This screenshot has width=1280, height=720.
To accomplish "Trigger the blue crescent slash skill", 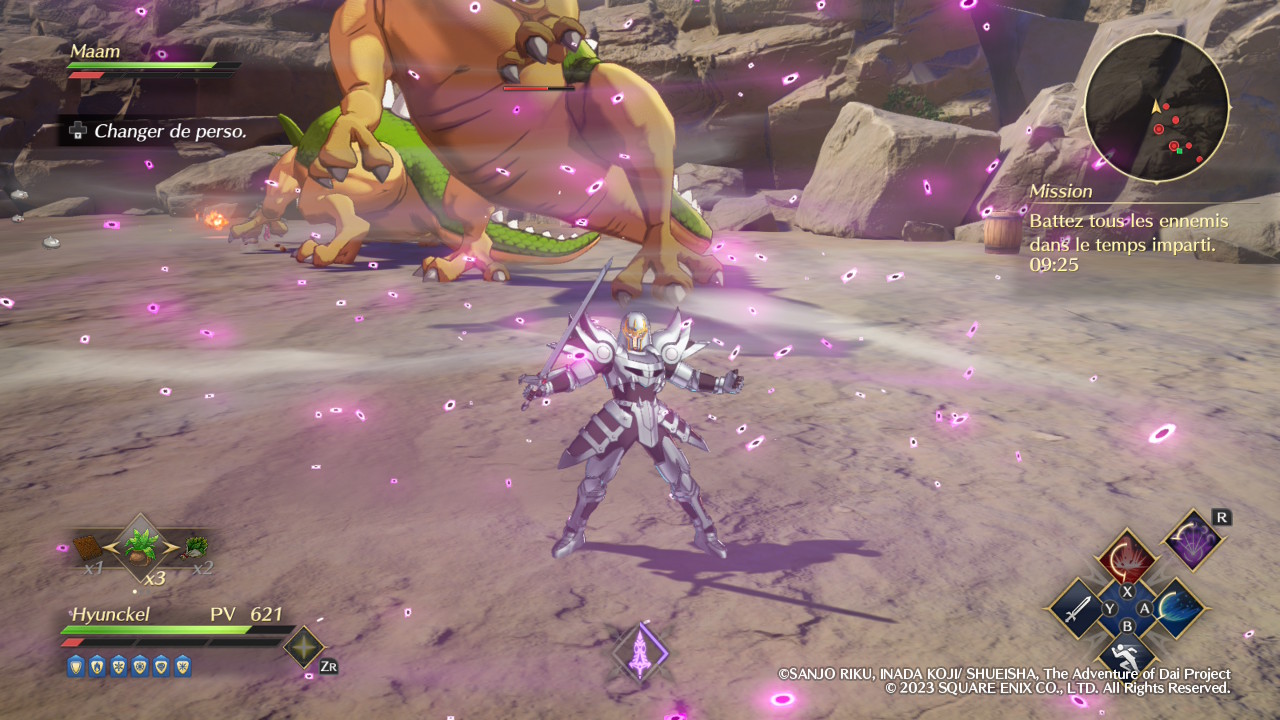I will [x=1178, y=607].
